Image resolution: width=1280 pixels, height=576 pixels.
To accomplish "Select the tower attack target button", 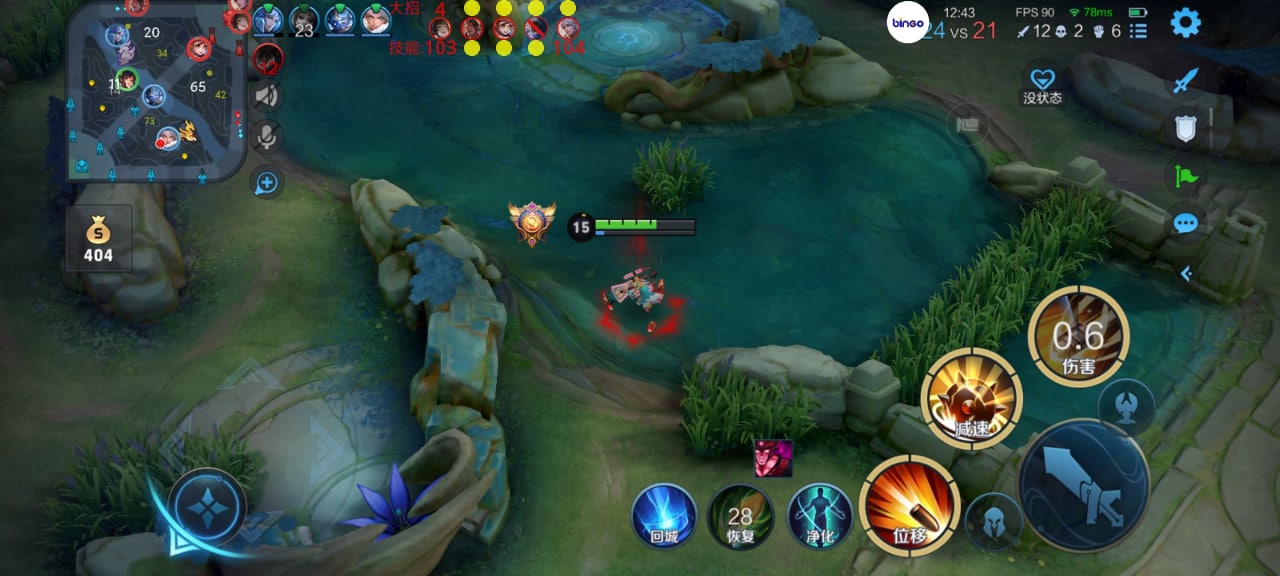I will coord(1127,407).
